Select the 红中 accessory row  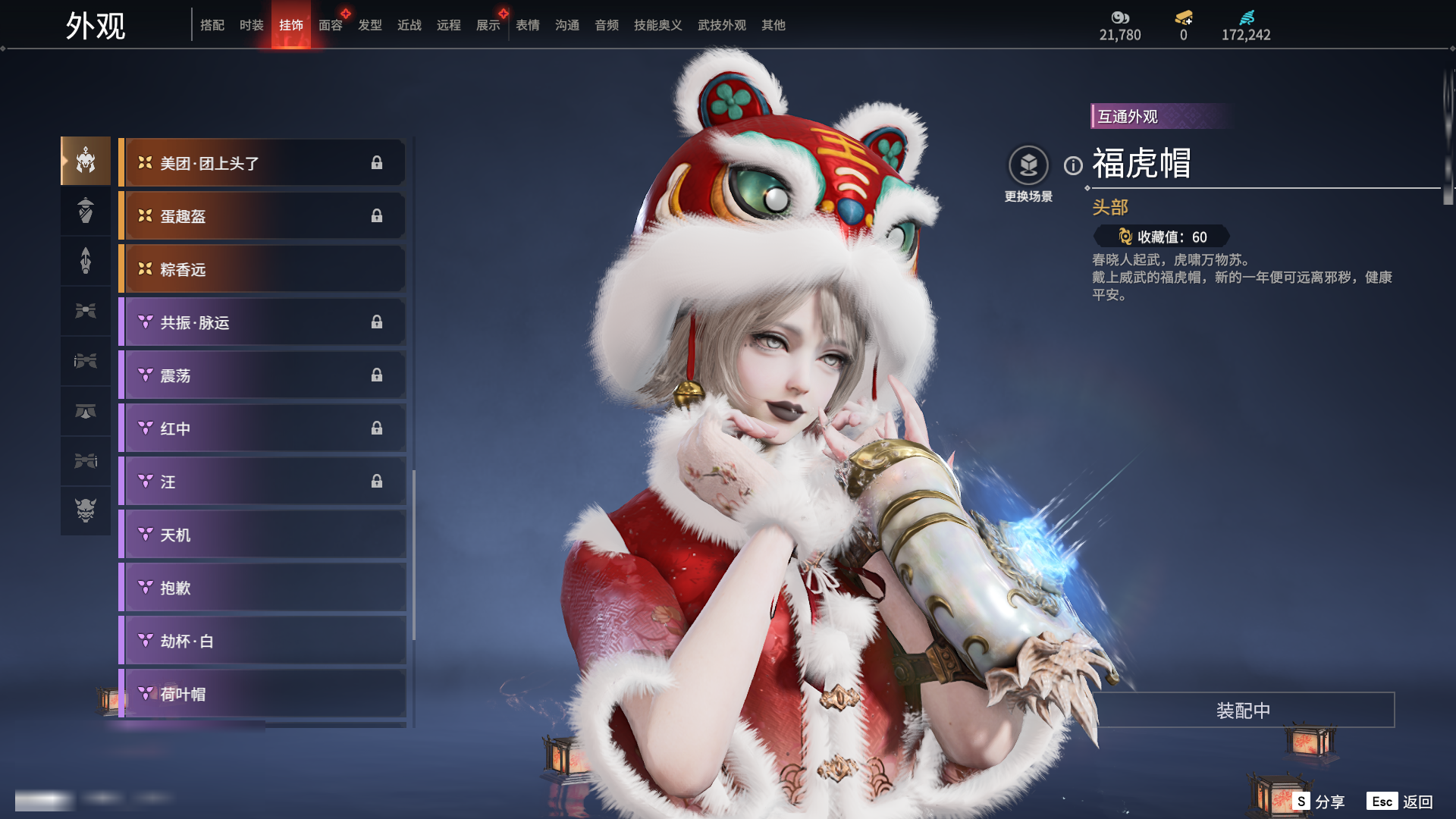pyautogui.click(x=263, y=428)
